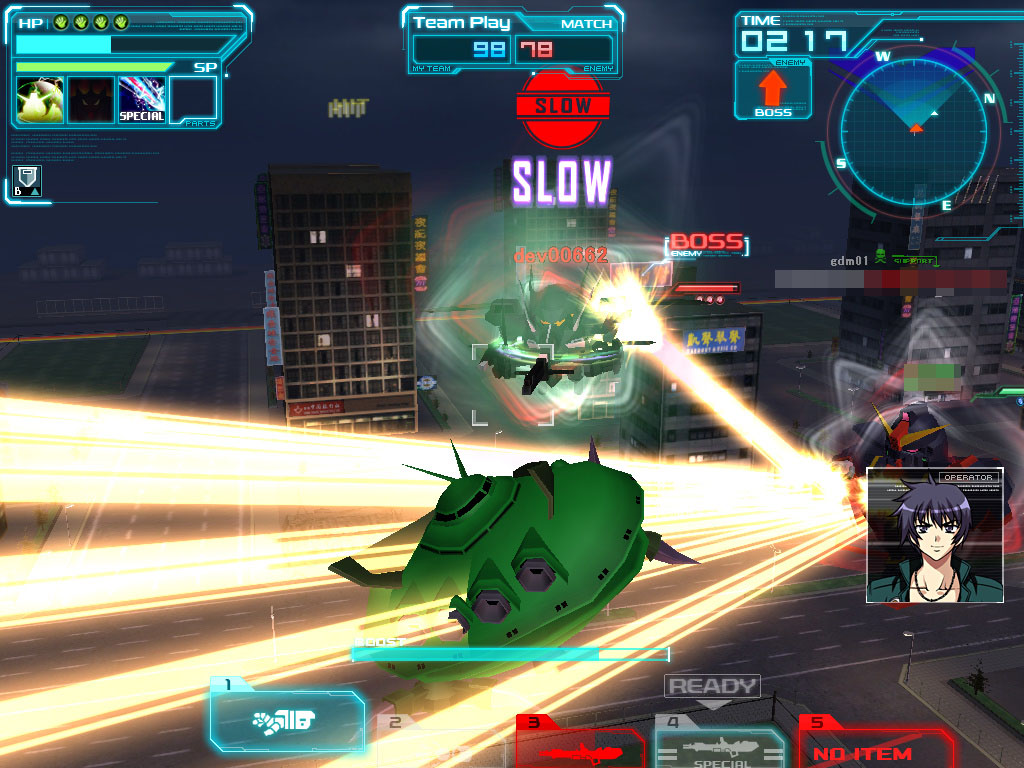The width and height of the screenshot is (1024, 768).
Task: Open the circular compass radar
Action: [914, 129]
